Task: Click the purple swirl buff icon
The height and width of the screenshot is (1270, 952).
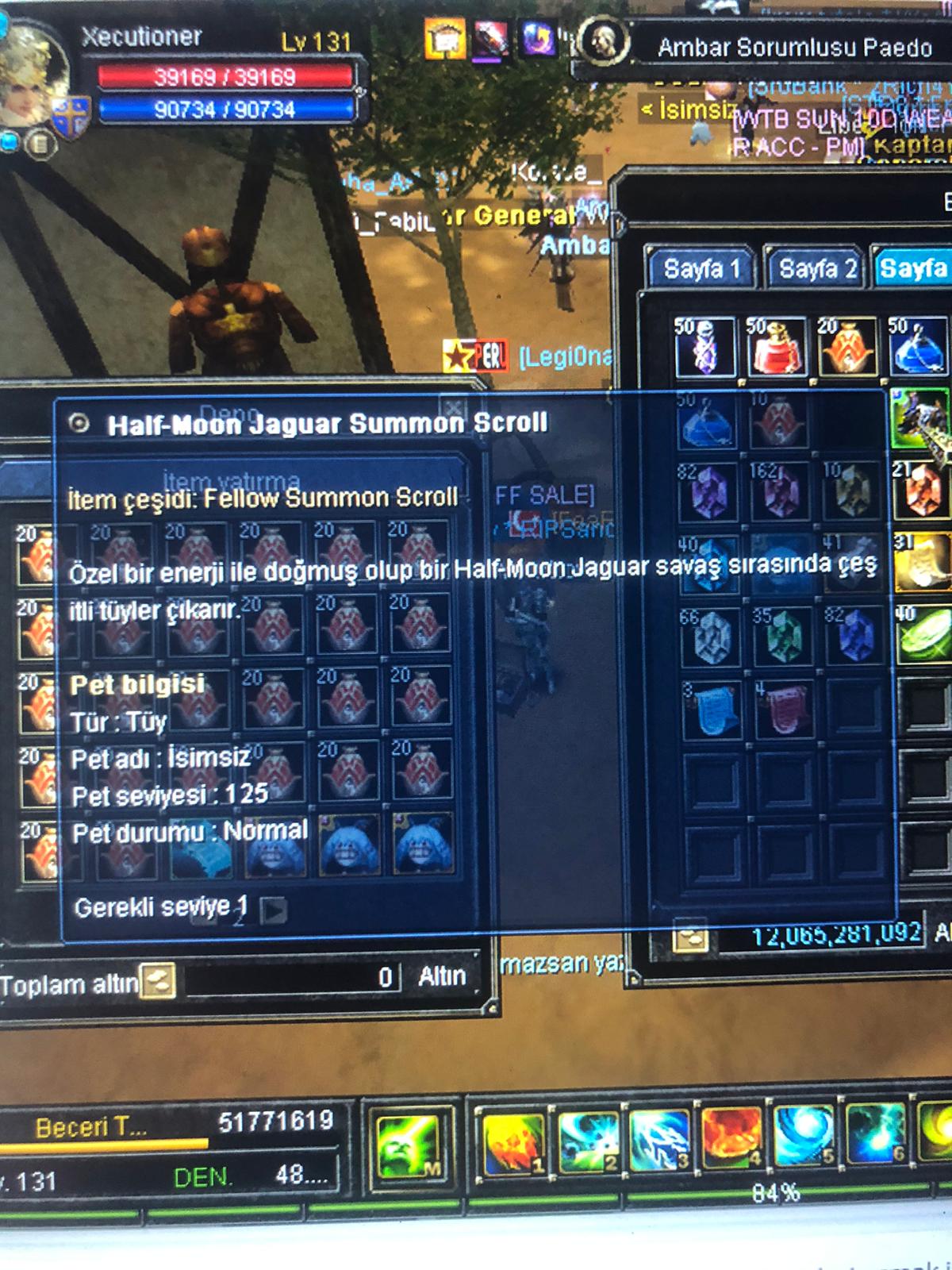Action: (537, 37)
